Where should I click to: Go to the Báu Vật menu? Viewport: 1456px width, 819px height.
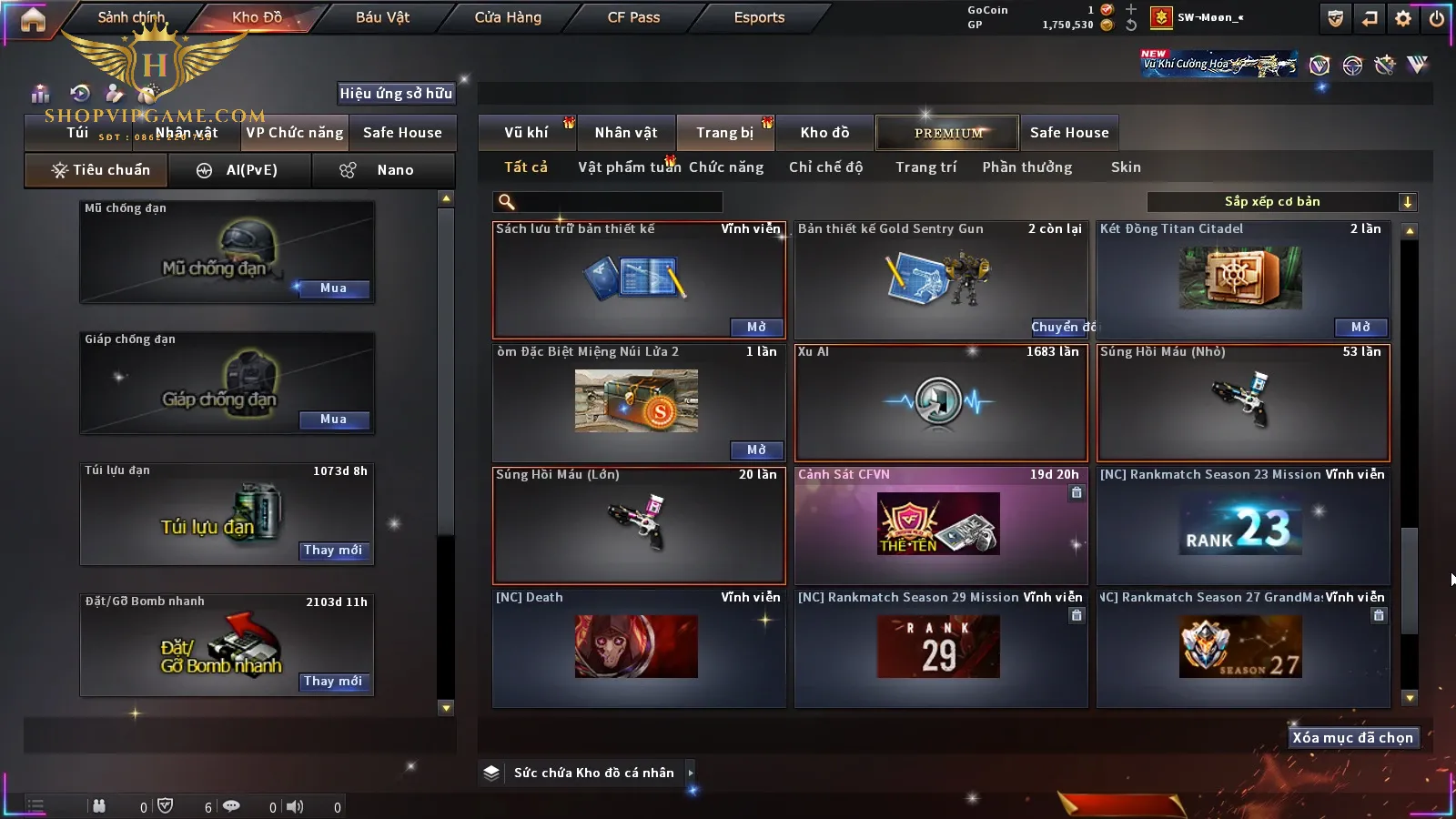(382, 17)
